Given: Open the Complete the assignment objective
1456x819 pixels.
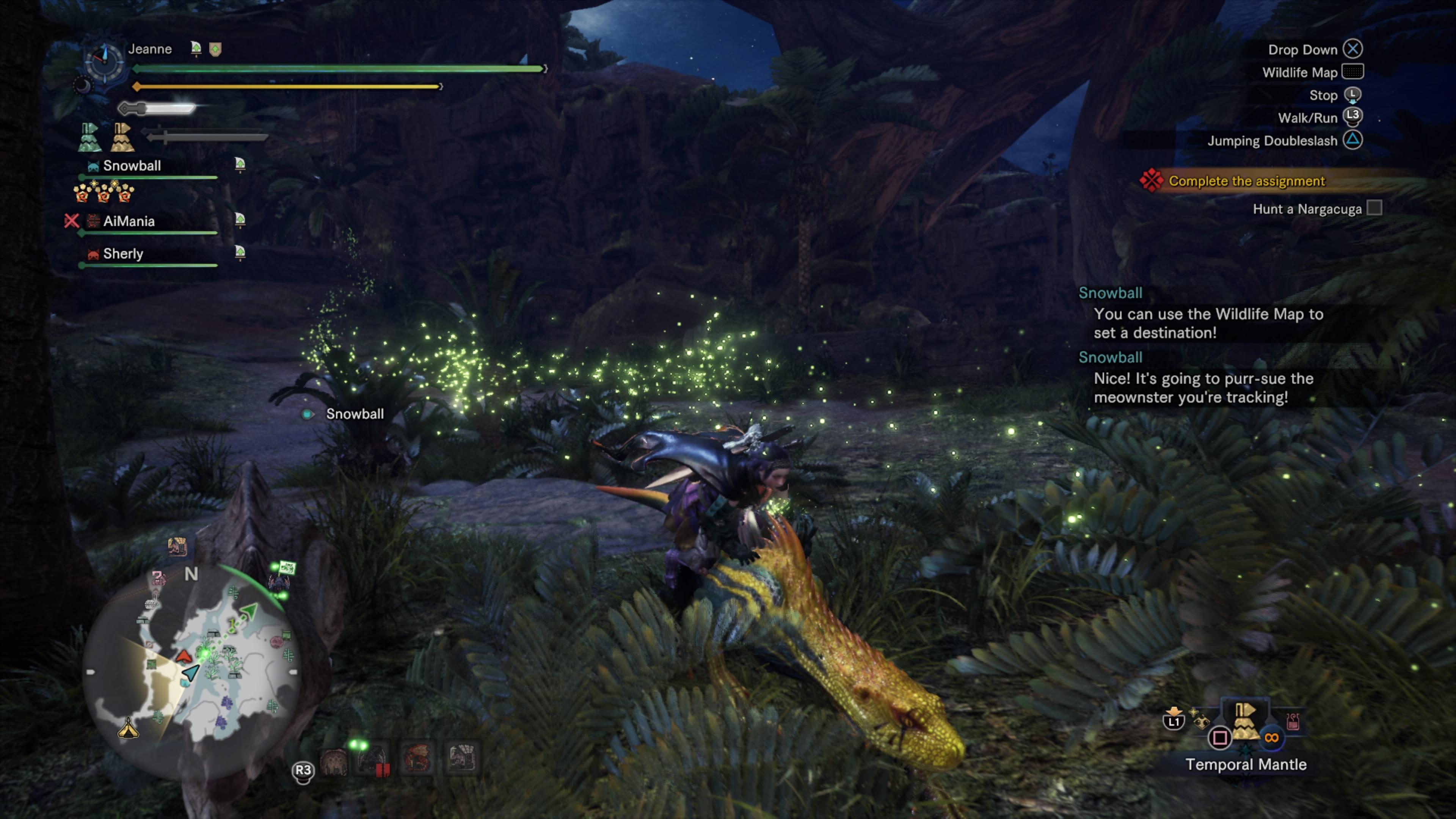Looking at the screenshot, I should [x=1246, y=181].
